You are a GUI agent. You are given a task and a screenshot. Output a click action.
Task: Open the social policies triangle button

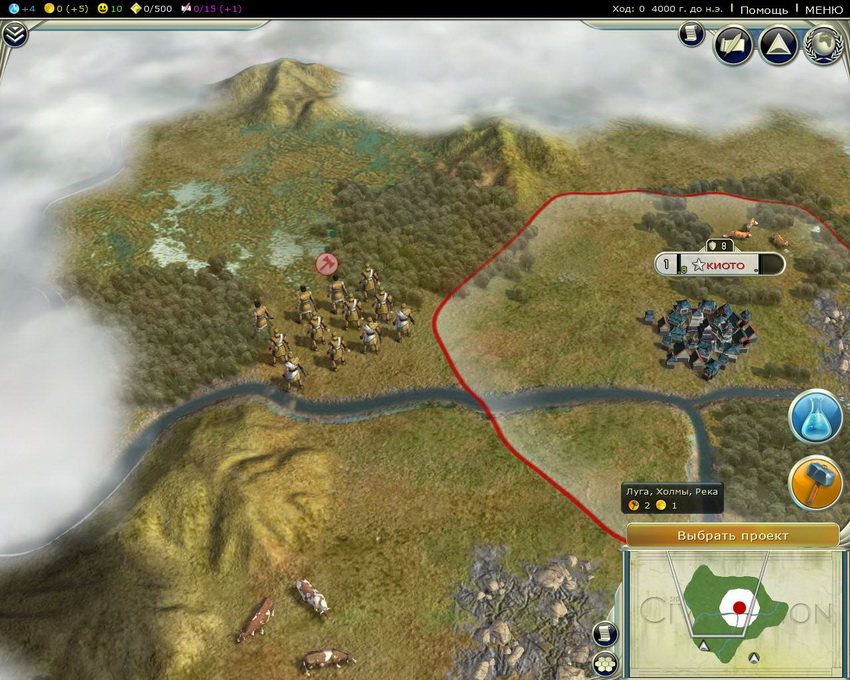tap(778, 45)
